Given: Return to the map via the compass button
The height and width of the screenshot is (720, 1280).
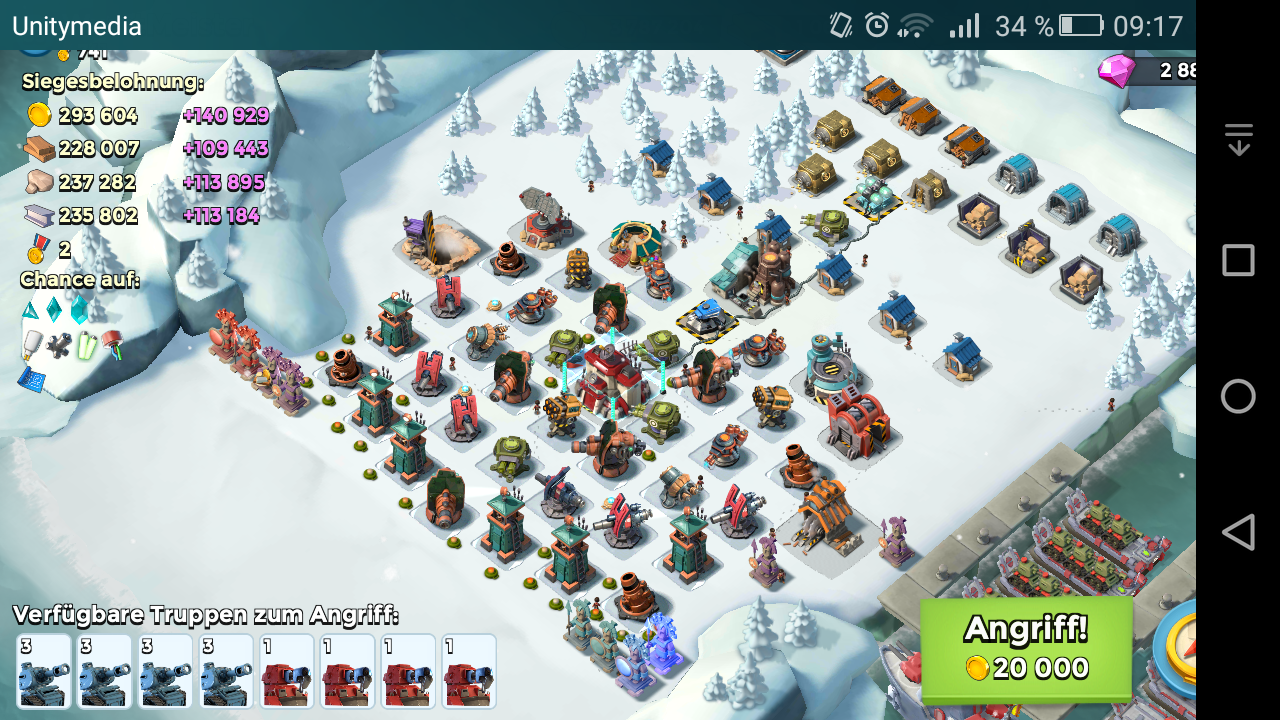Looking at the screenshot, I should point(1178,650).
